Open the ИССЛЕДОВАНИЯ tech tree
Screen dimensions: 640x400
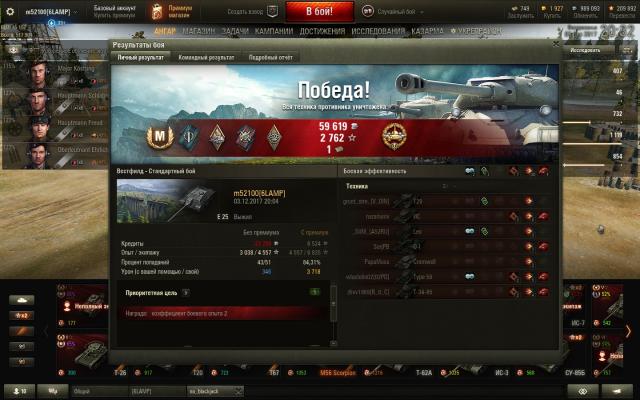pyautogui.click(x=376, y=30)
